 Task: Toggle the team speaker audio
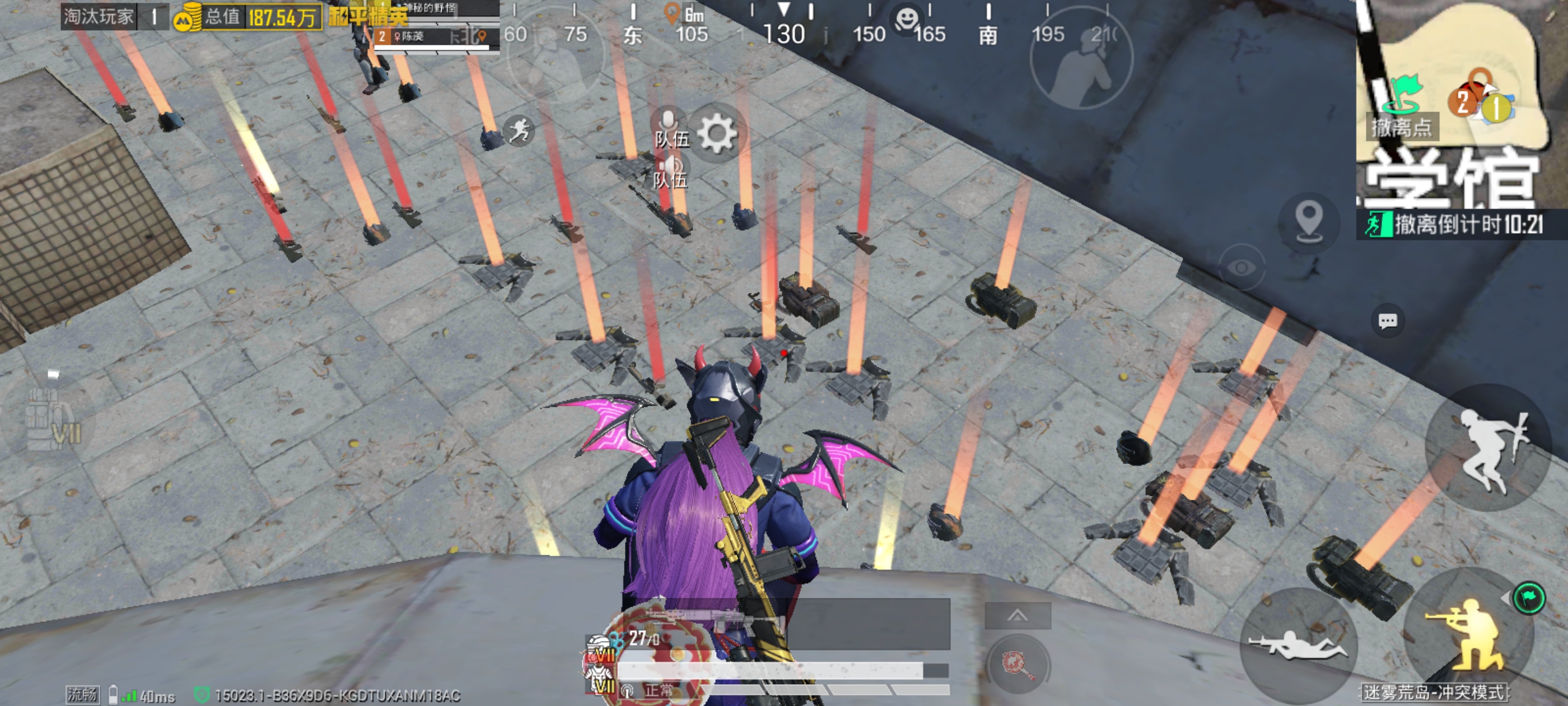pos(670,171)
